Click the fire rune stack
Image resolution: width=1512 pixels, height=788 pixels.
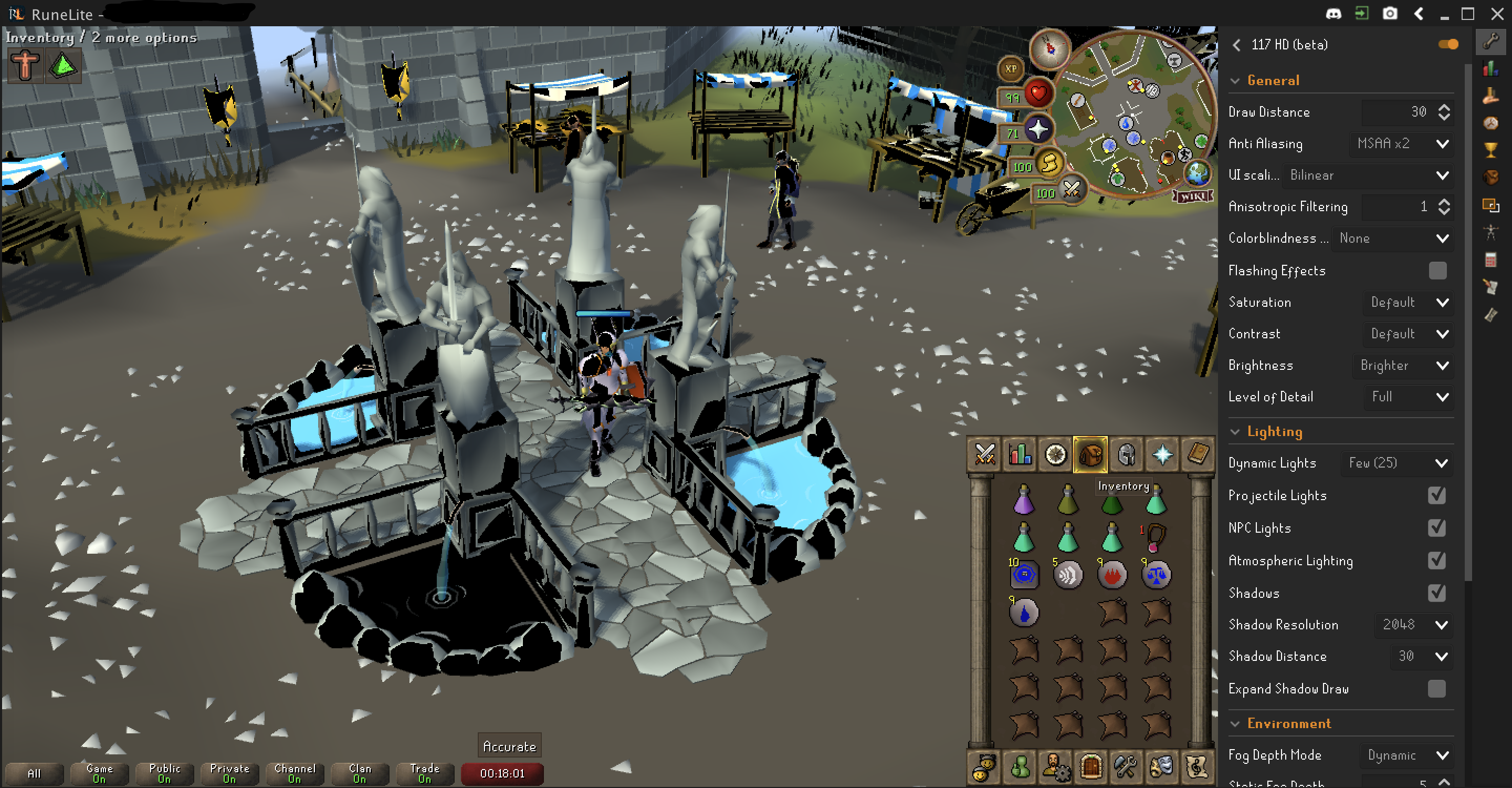(1112, 574)
